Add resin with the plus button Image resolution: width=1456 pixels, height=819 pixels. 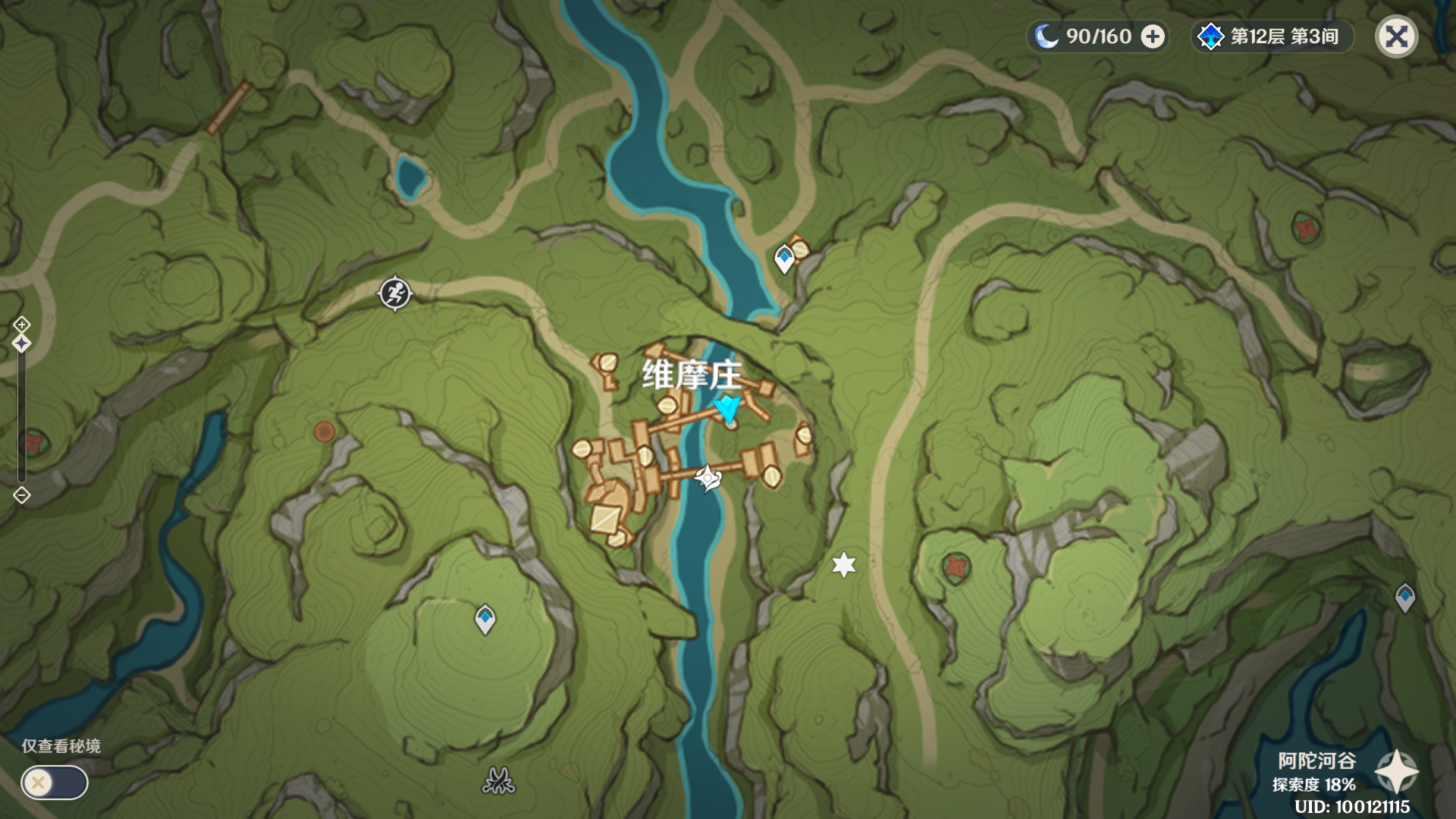click(1153, 36)
